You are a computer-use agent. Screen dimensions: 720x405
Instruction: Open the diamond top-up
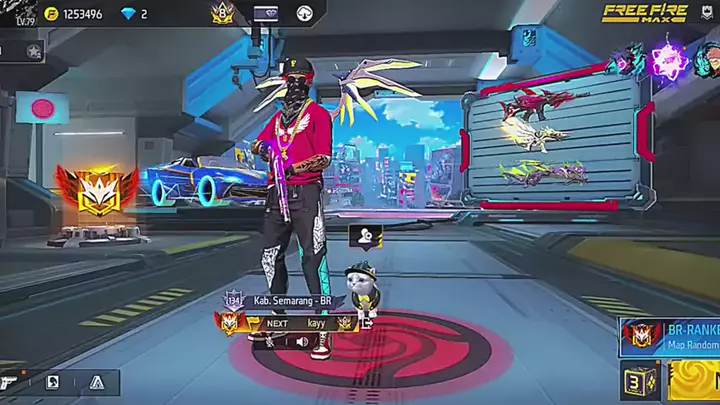click(135, 14)
